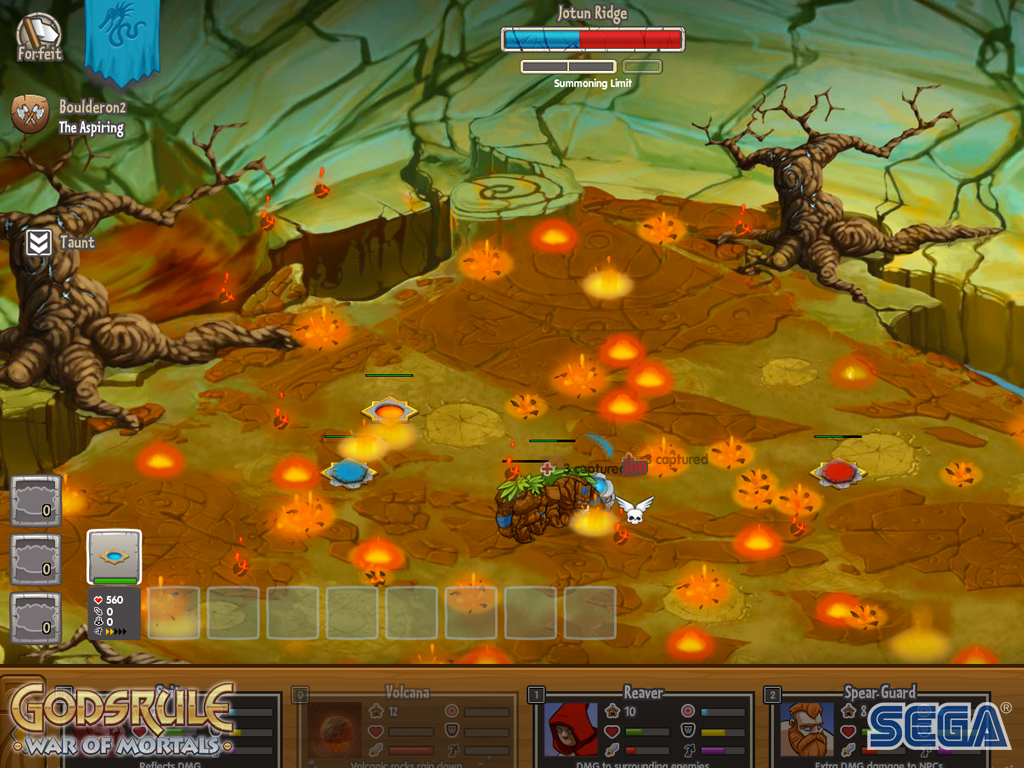Pick the Volcana spell card
This screenshot has width=1024, height=768.
[x=405, y=727]
